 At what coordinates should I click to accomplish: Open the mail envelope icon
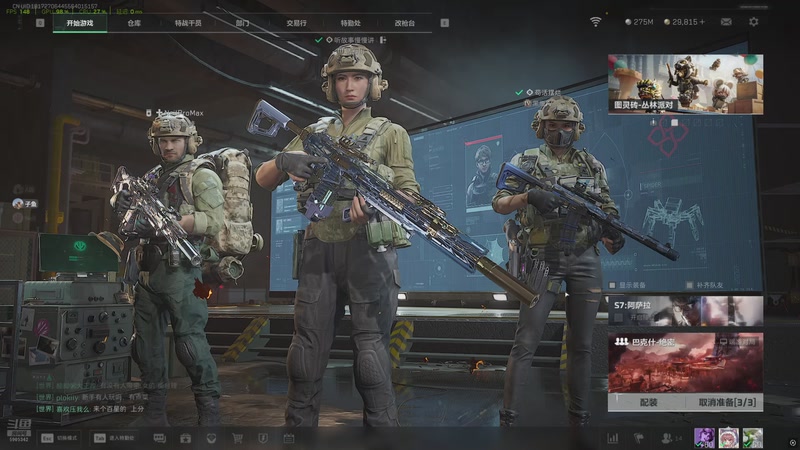[725, 22]
